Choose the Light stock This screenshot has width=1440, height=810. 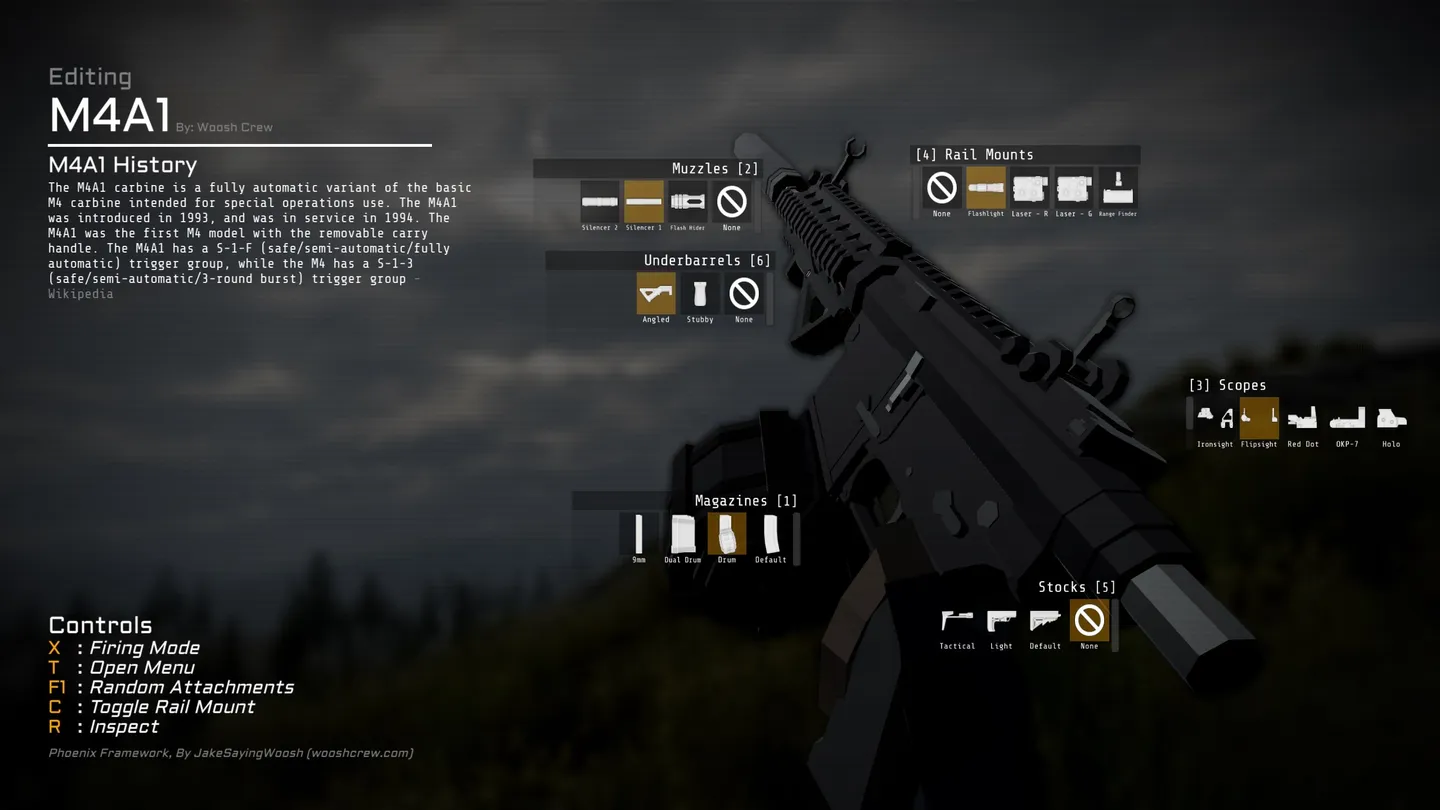pyautogui.click(x=1001, y=621)
